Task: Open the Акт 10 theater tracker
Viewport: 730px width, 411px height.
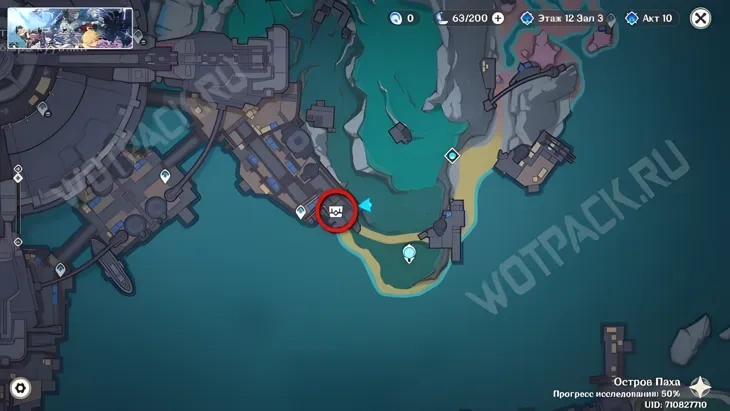Action: click(x=651, y=18)
